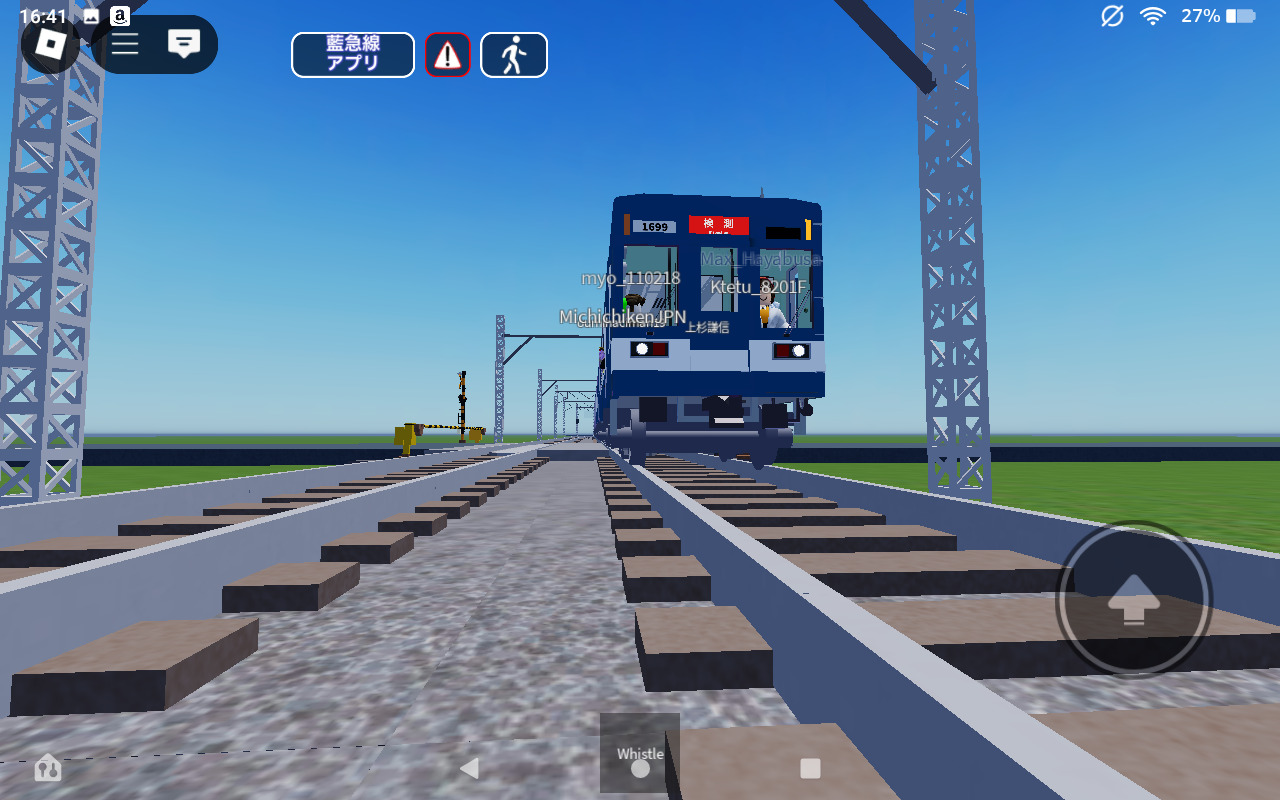Screen dimensions: 1280x800
Task: Sound the Whistle button
Action: click(640, 752)
